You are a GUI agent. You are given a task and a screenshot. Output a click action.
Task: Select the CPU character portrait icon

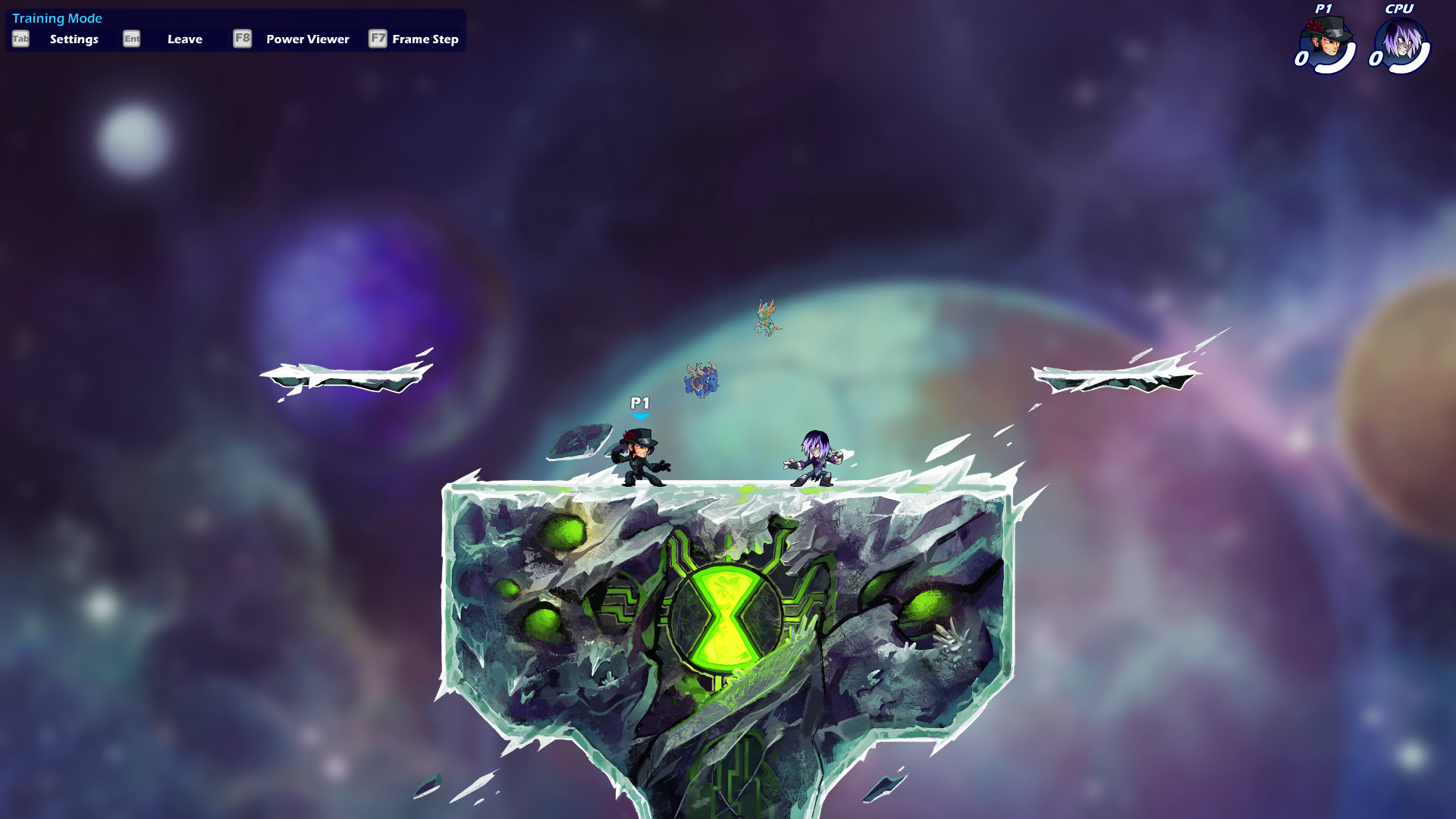coord(1402,39)
